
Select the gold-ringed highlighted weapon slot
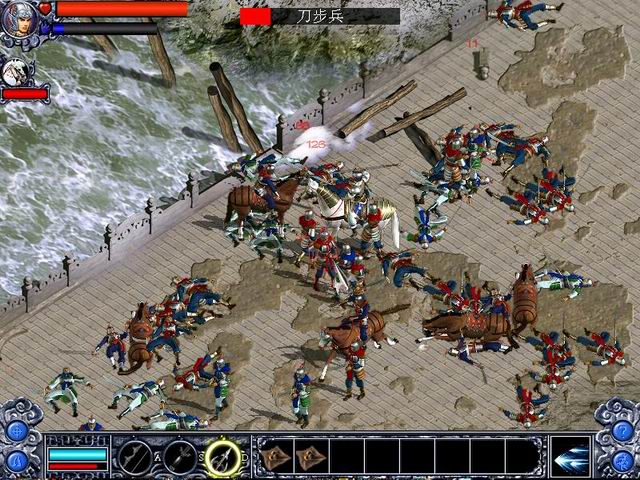pos(224,457)
